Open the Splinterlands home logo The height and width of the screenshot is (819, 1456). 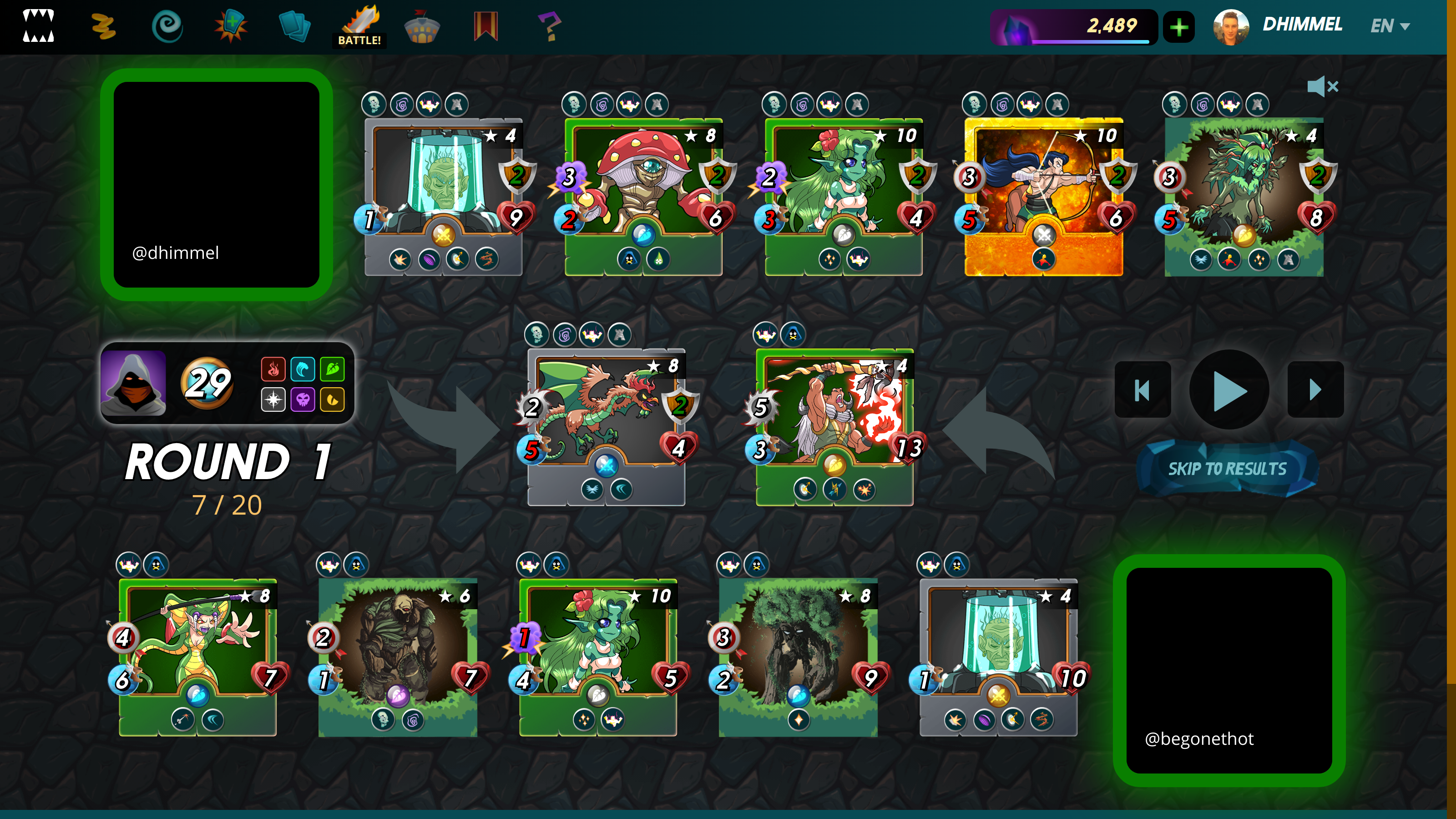point(38,26)
